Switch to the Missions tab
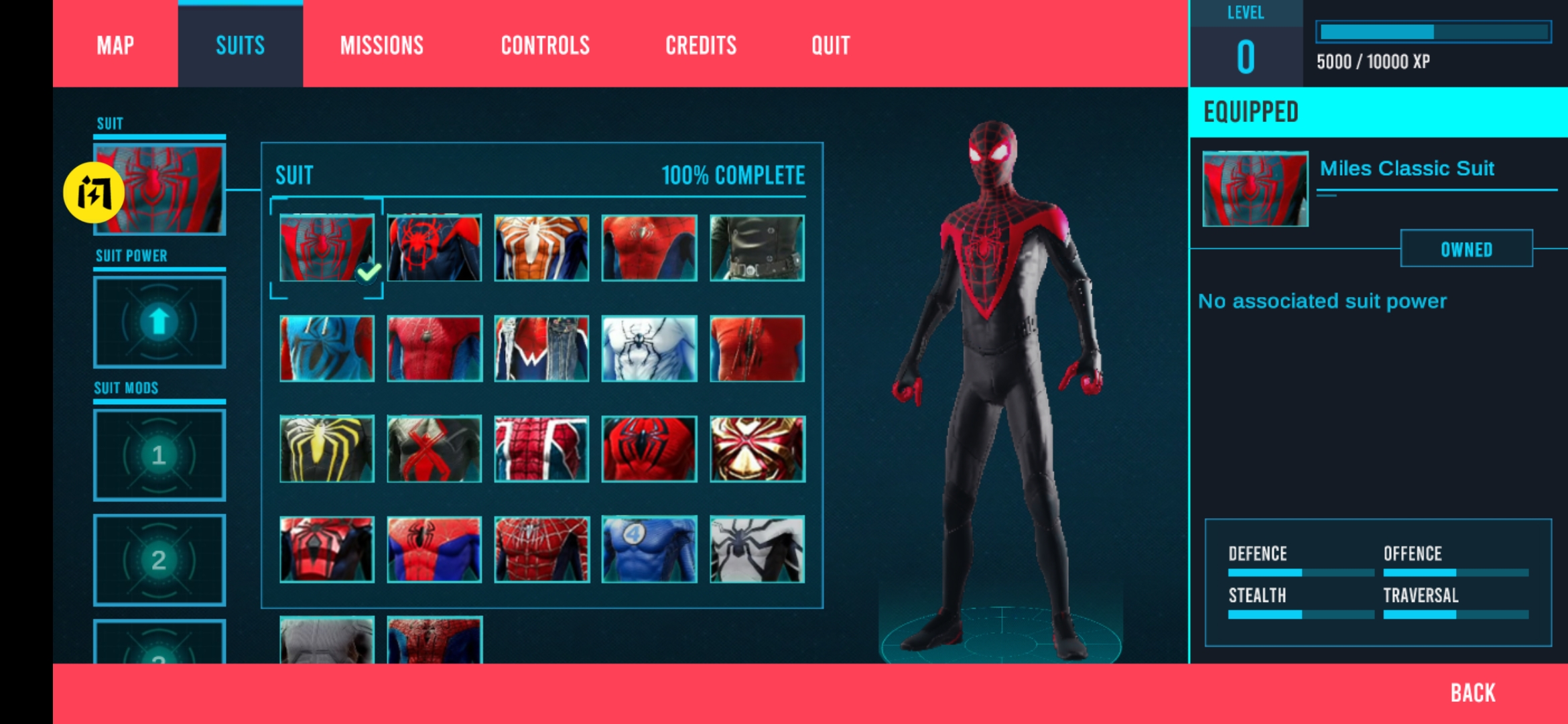1568x724 pixels. coord(381,45)
